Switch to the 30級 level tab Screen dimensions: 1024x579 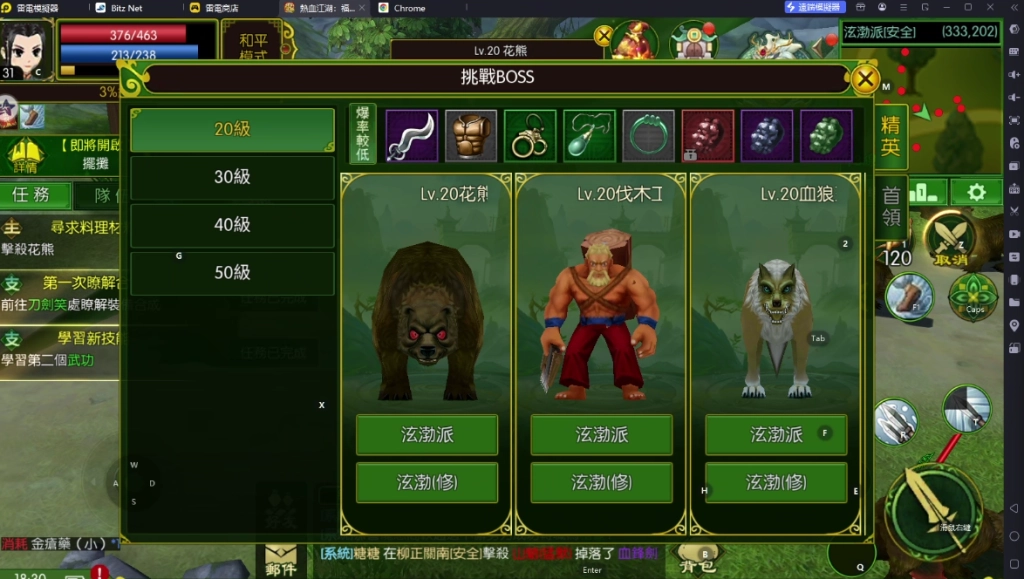(x=232, y=177)
